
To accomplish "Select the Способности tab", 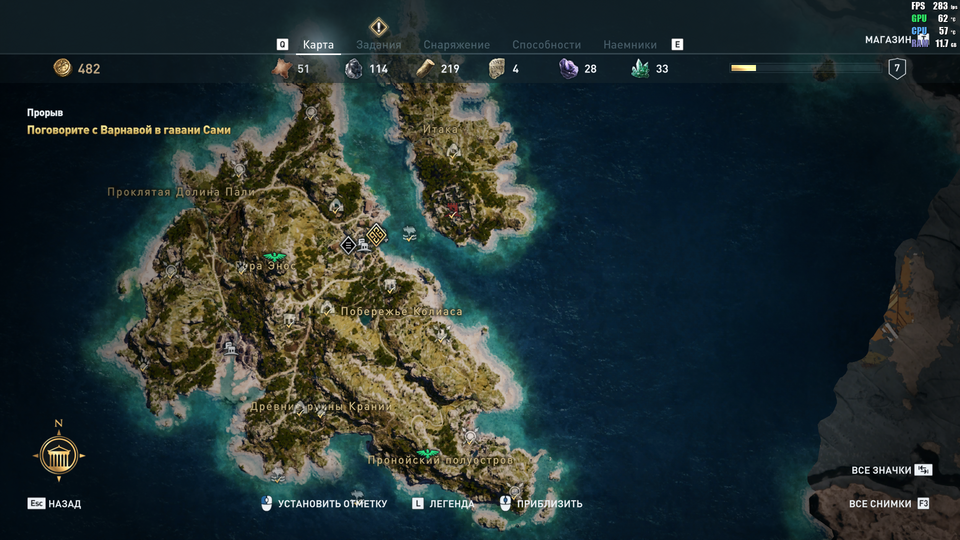I will click(x=546, y=45).
